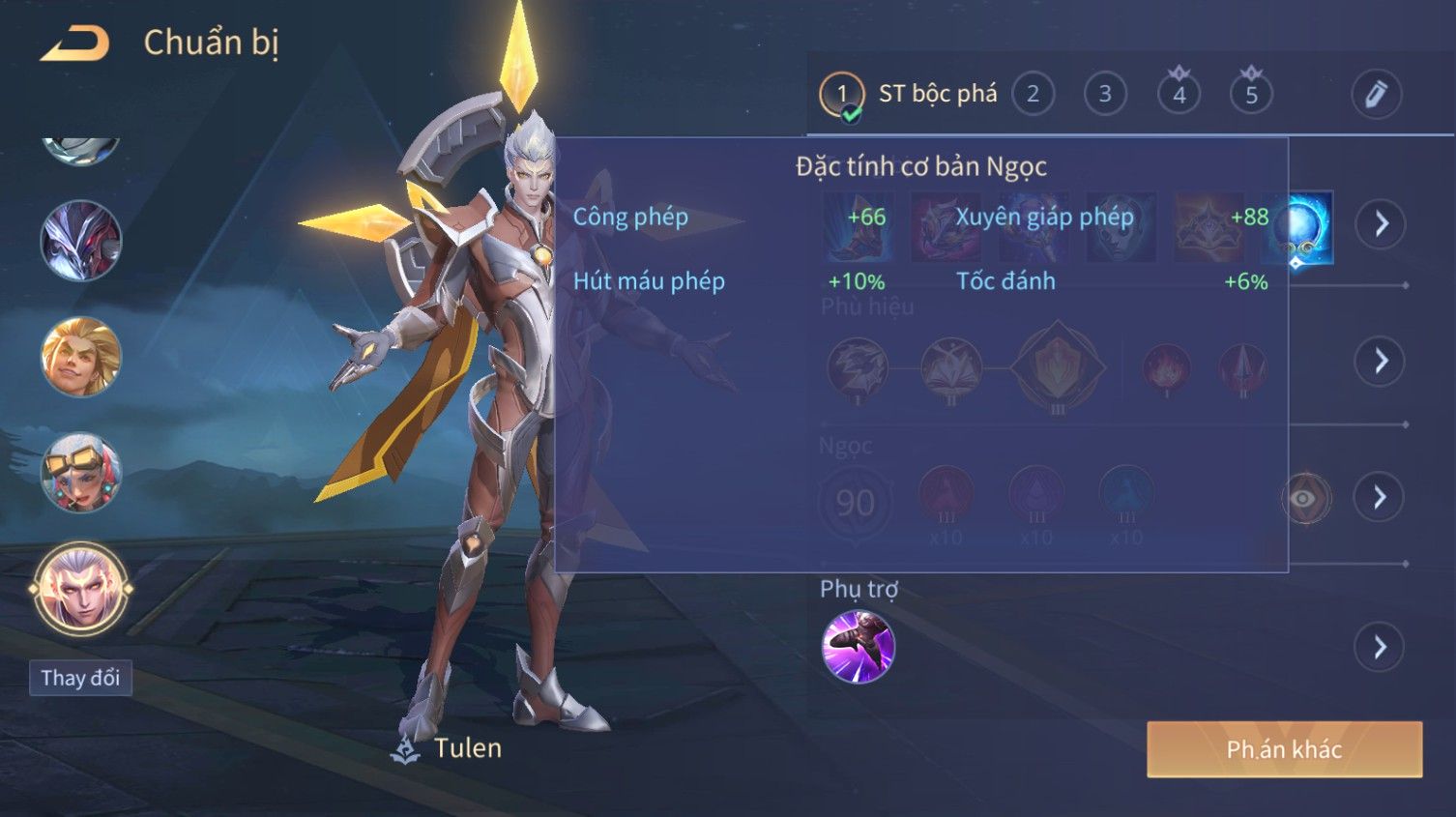Click Thay đổi to change hero
The height and width of the screenshot is (817, 1456).
80,678
